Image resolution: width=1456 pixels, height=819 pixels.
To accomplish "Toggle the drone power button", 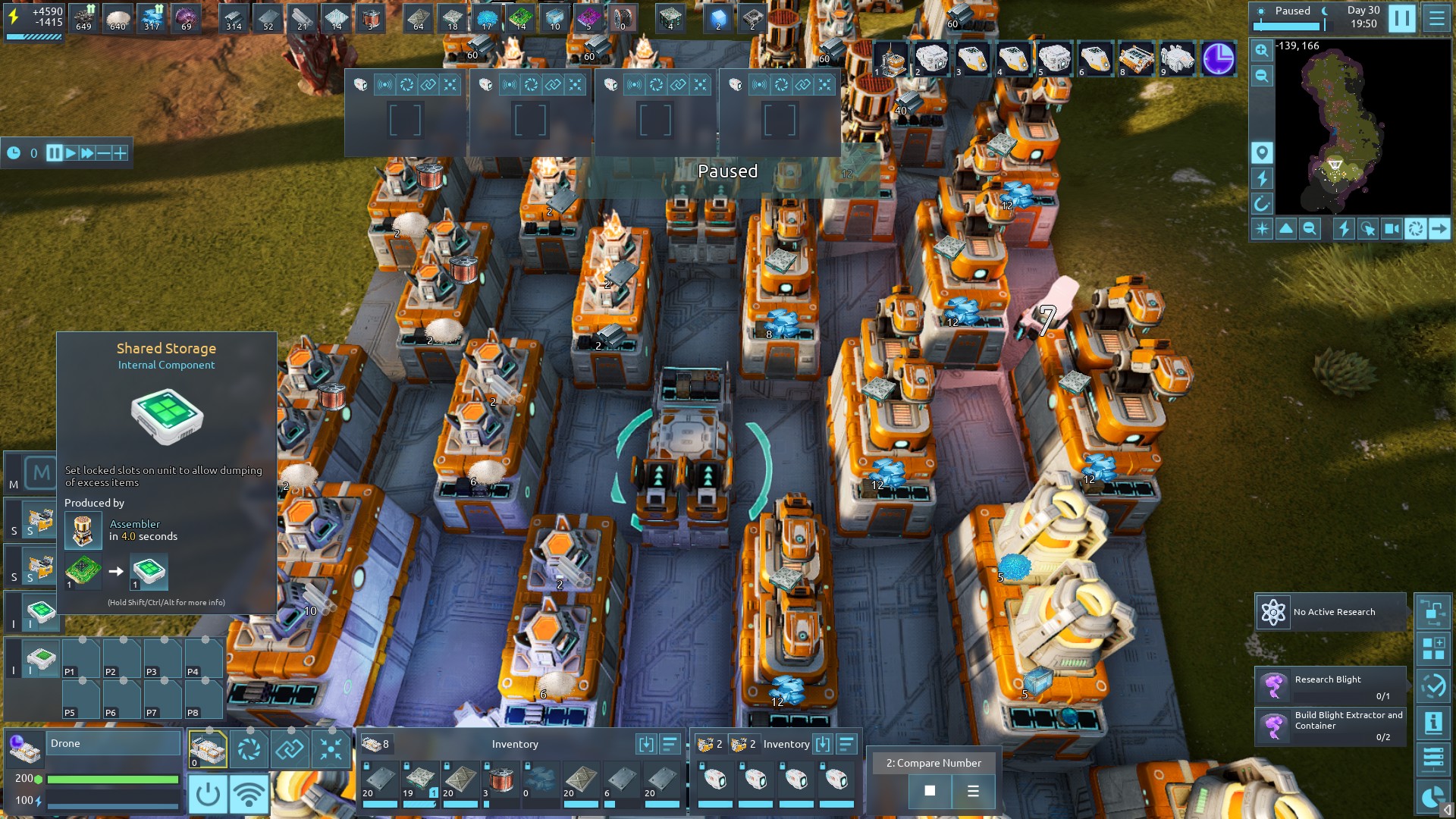I will click(208, 794).
